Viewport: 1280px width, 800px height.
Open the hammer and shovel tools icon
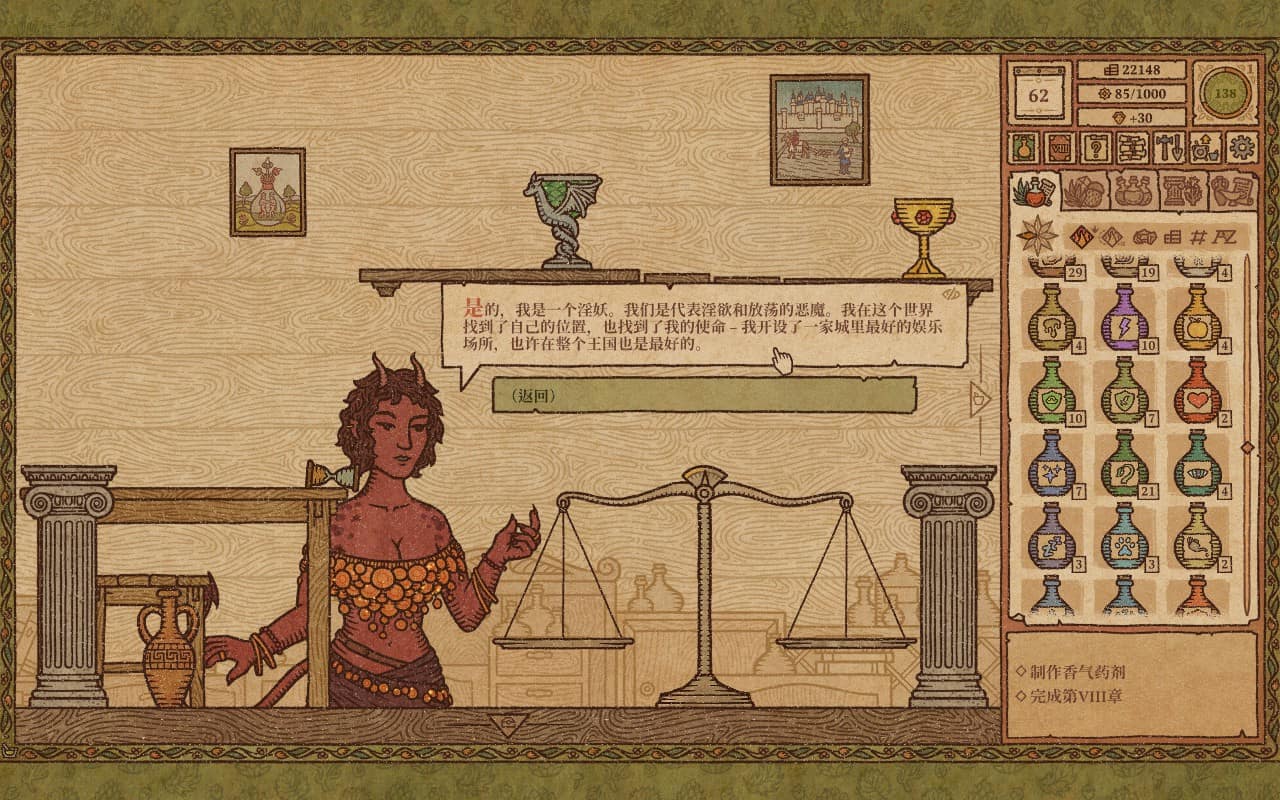pos(1168,148)
